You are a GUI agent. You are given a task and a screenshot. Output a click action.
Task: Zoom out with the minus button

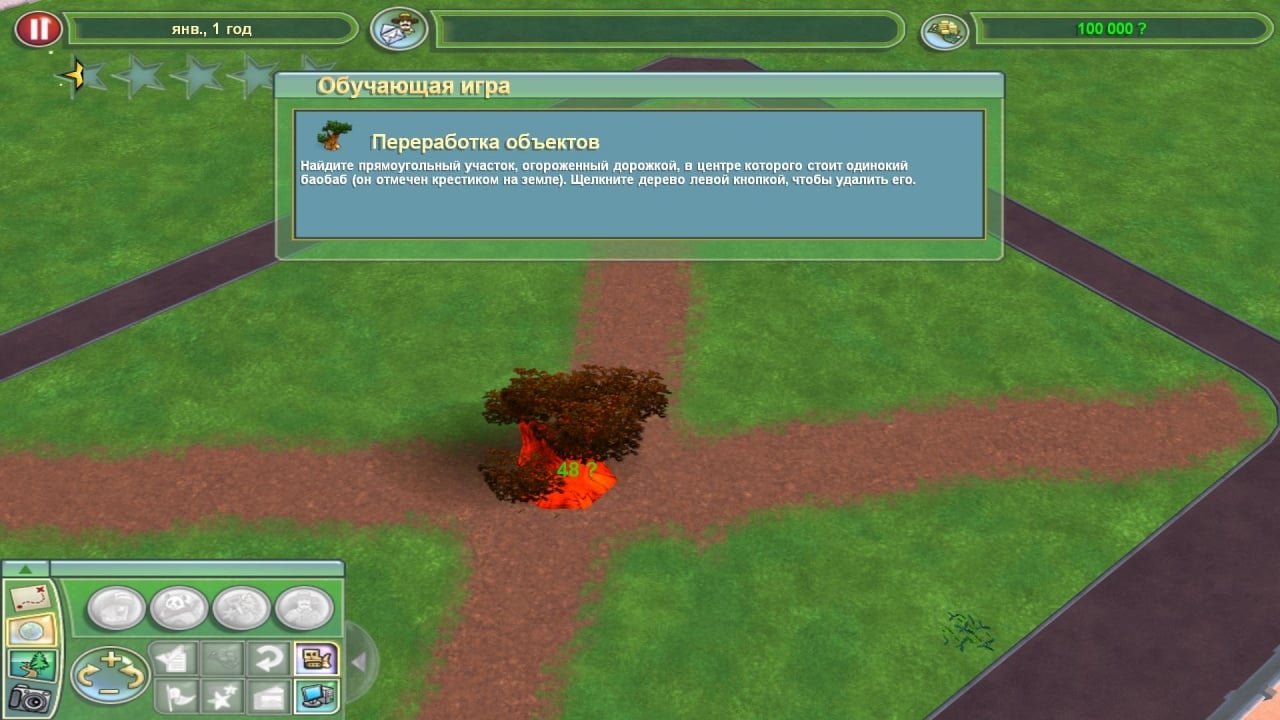[x=110, y=690]
